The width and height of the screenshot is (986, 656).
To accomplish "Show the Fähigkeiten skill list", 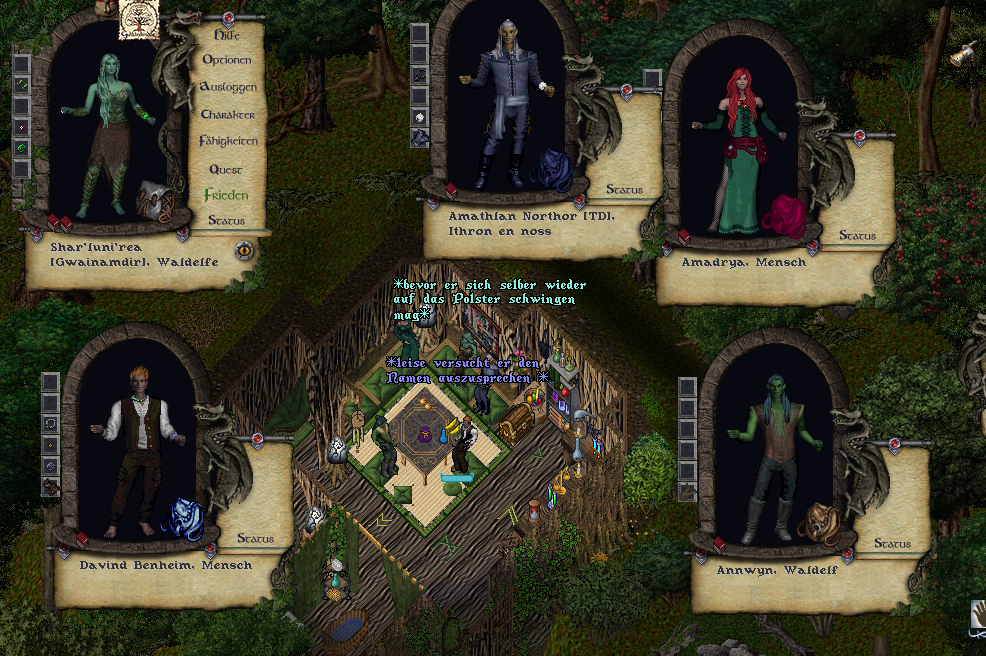I will pyautogui.click(x=228, y=141).
